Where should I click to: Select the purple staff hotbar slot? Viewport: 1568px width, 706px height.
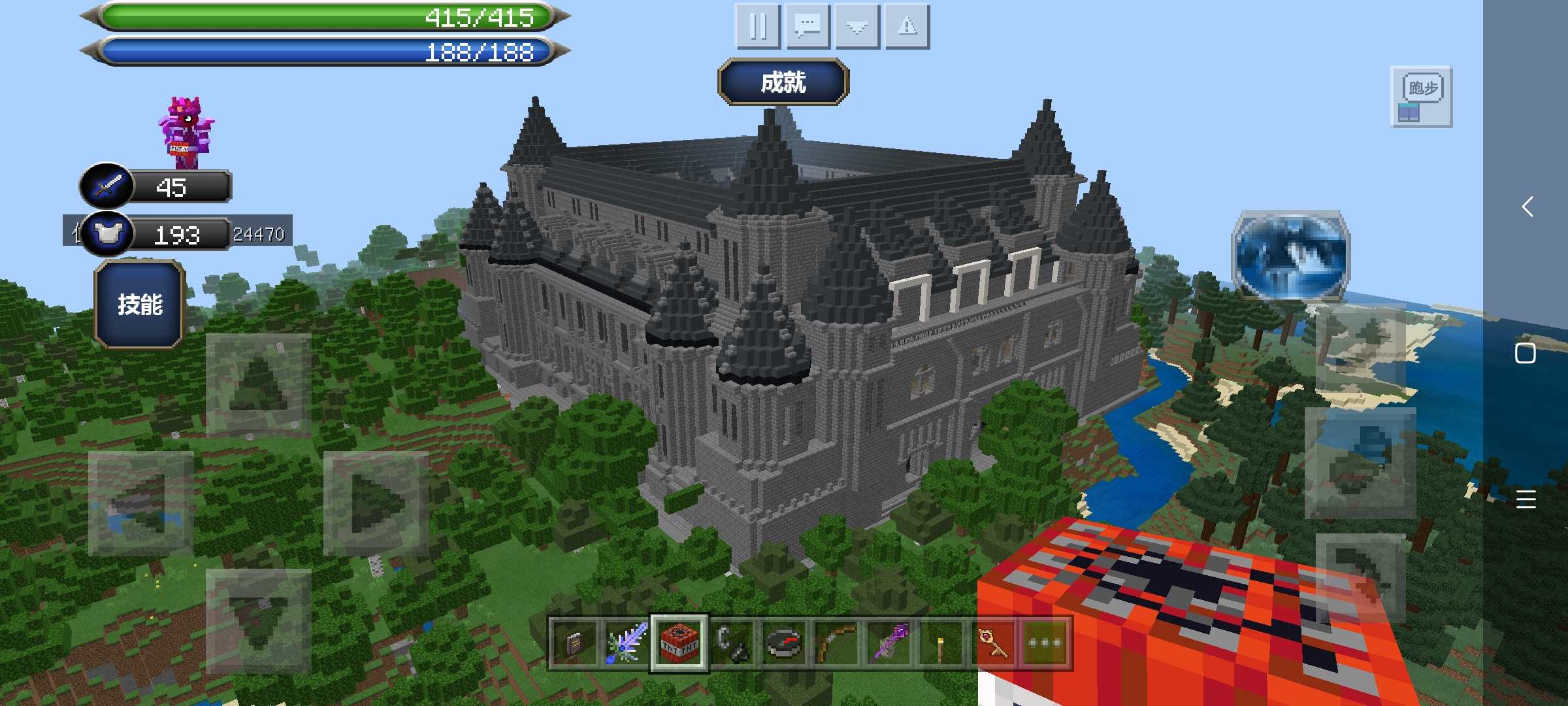[889, 643]
